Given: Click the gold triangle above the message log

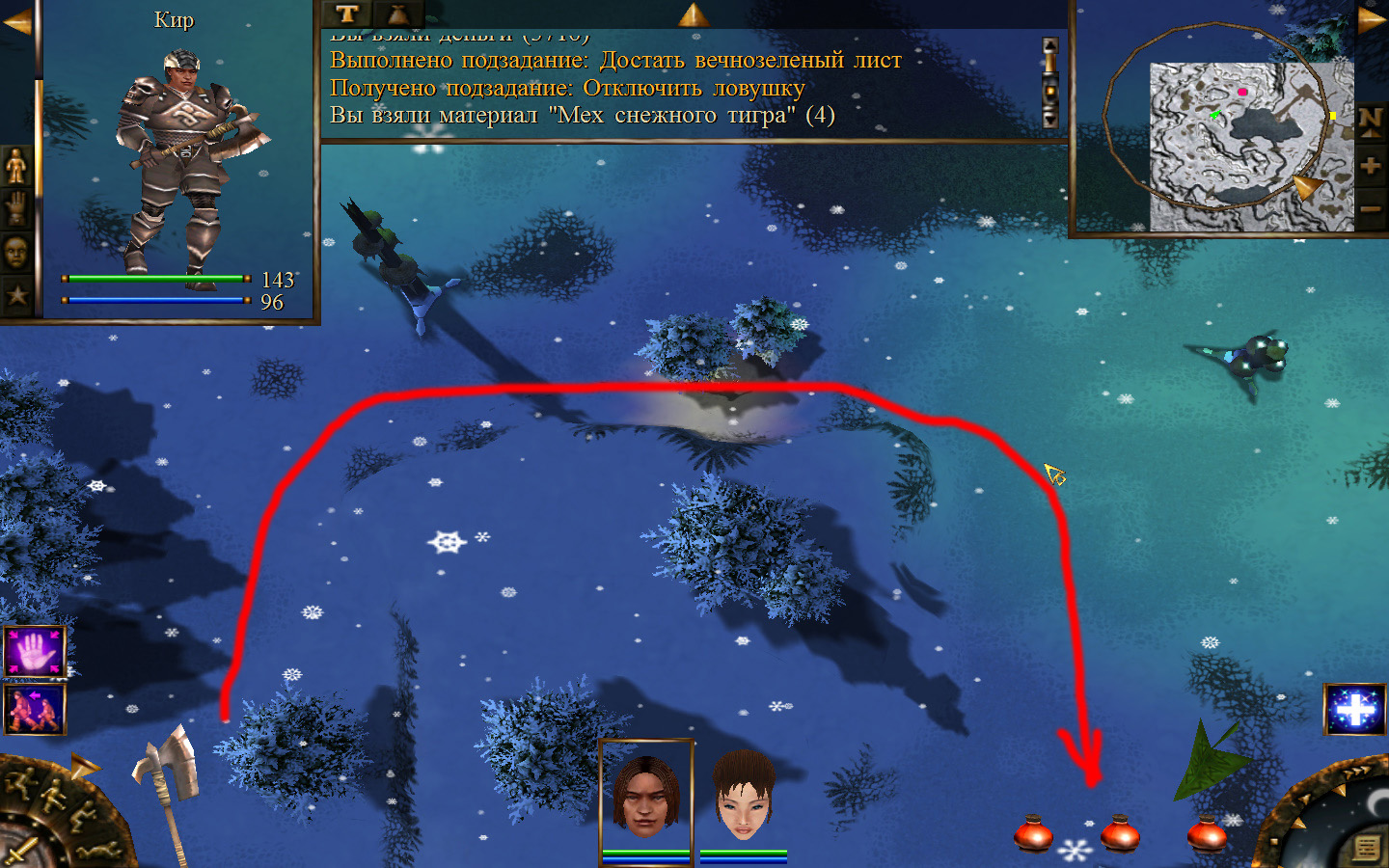Looking at the screenshot, I should pyautogui.click(x=694, y=14).
